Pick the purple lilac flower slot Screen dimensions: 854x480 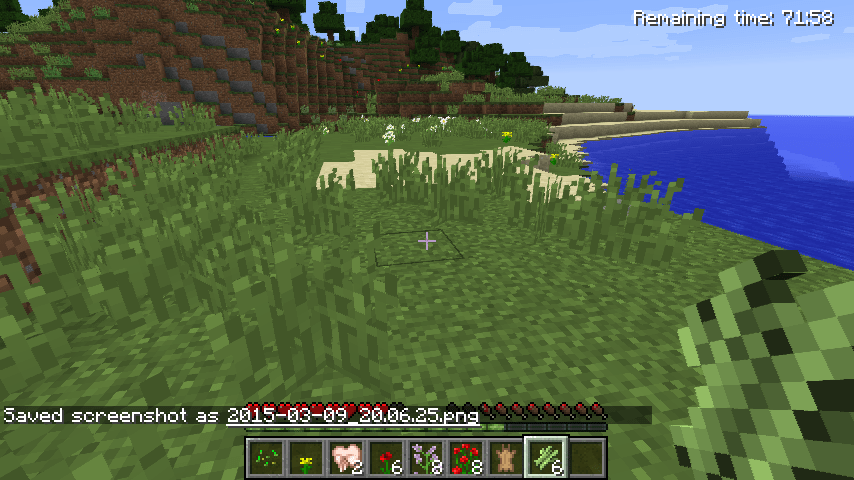click(x=425, y=457)
